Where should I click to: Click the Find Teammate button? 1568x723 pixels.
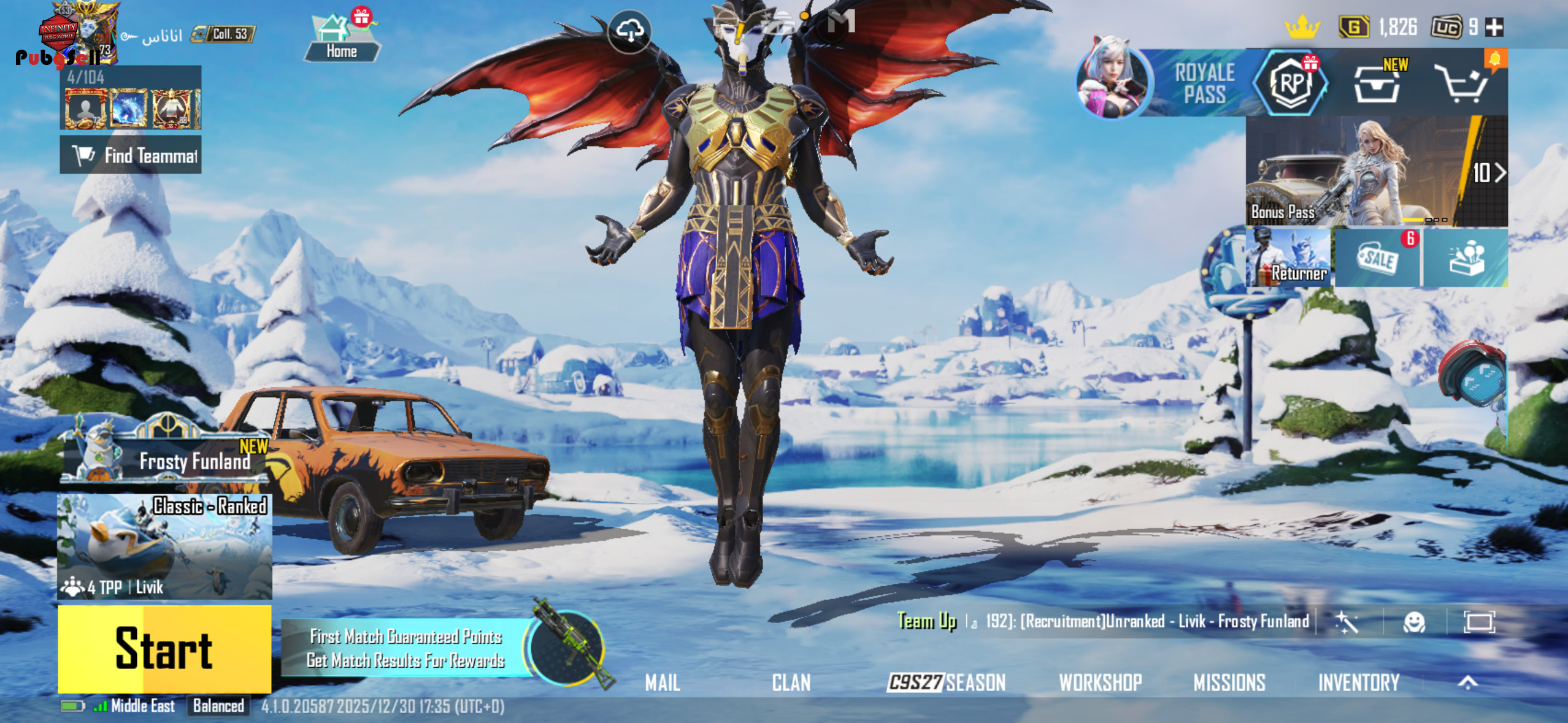tap(131, 155)
